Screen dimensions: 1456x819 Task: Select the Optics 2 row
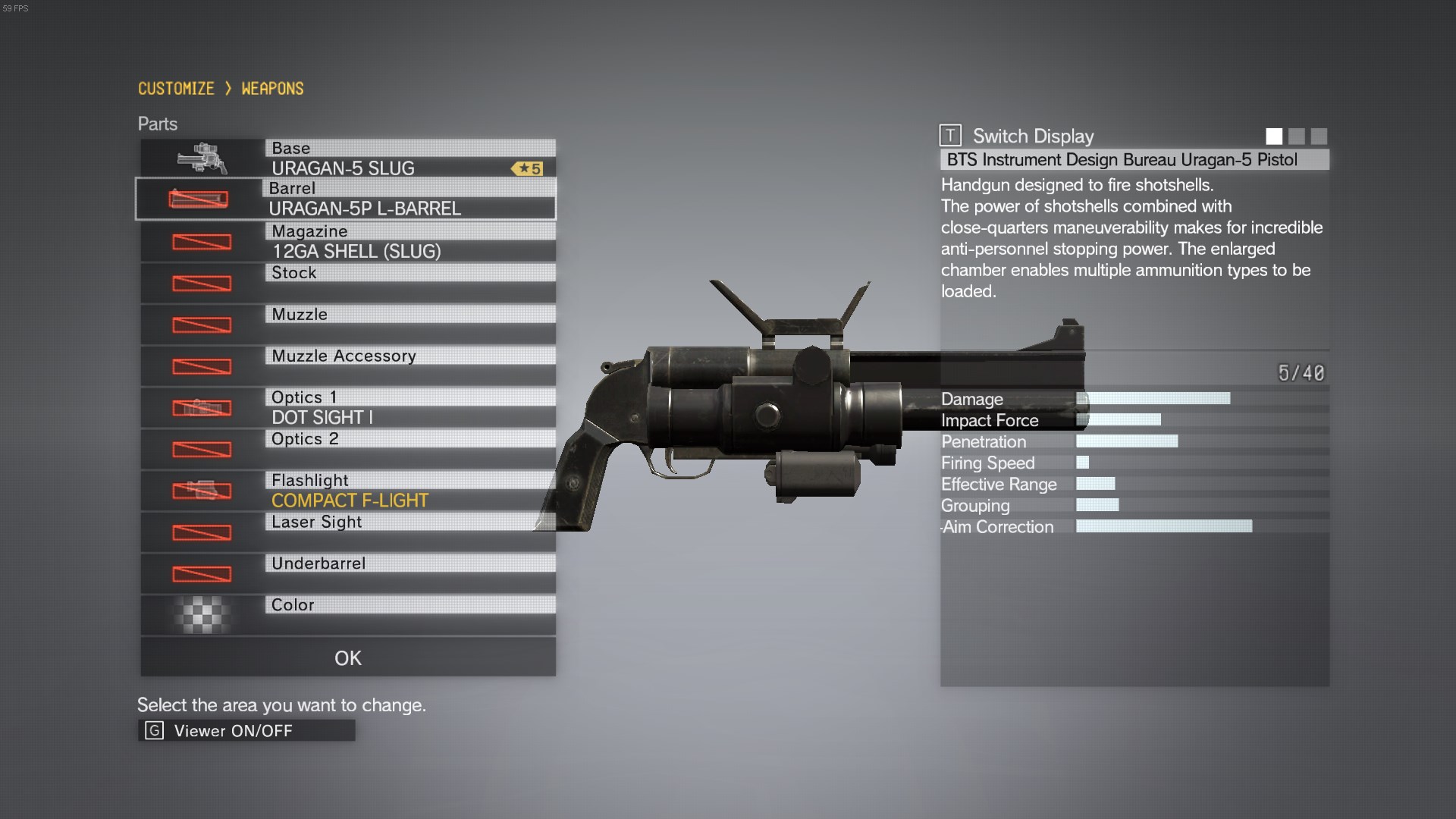coord(347,449)
